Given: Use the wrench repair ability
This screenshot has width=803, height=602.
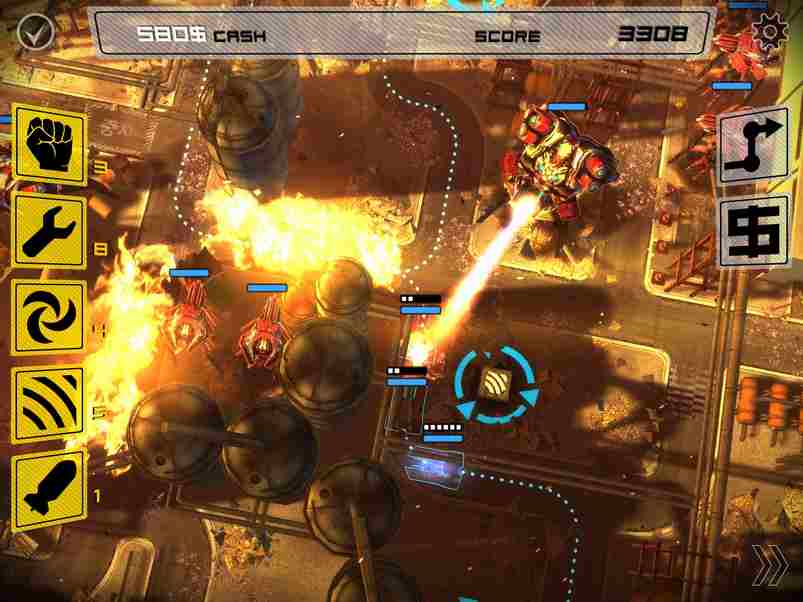Looking at the screenshot, I should pyautogui.click(x=49, y=229).
